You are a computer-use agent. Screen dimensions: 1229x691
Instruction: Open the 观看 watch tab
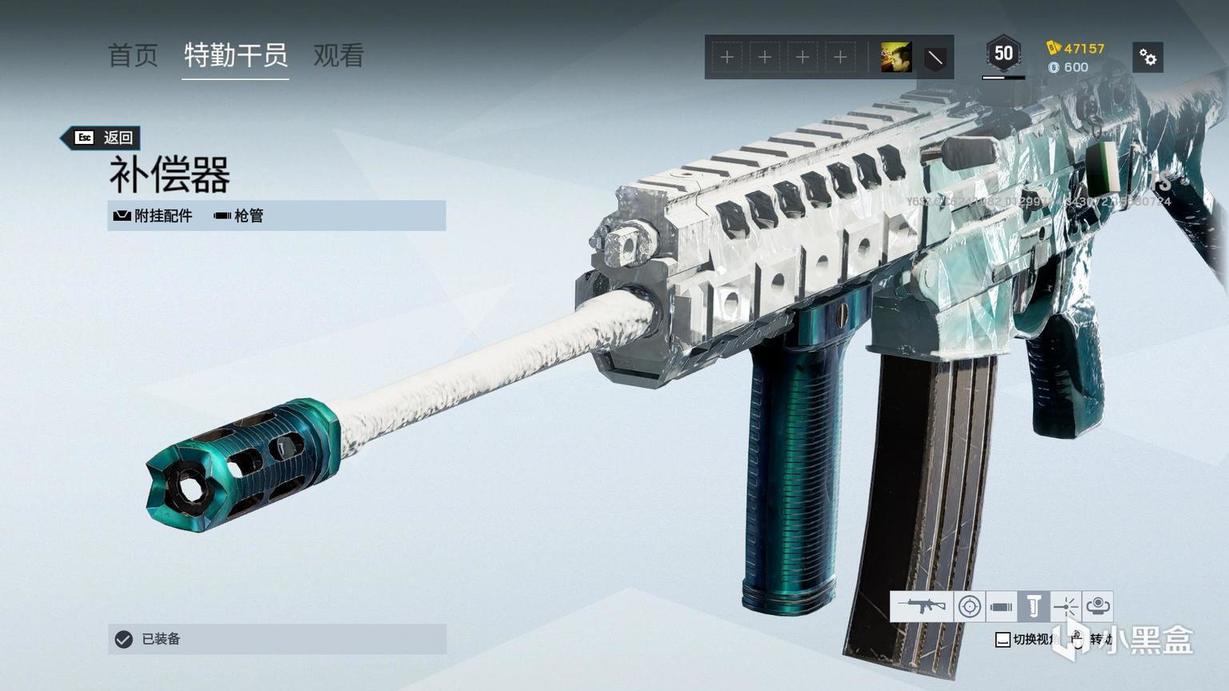pyautogui.click(x=338, y=55)
